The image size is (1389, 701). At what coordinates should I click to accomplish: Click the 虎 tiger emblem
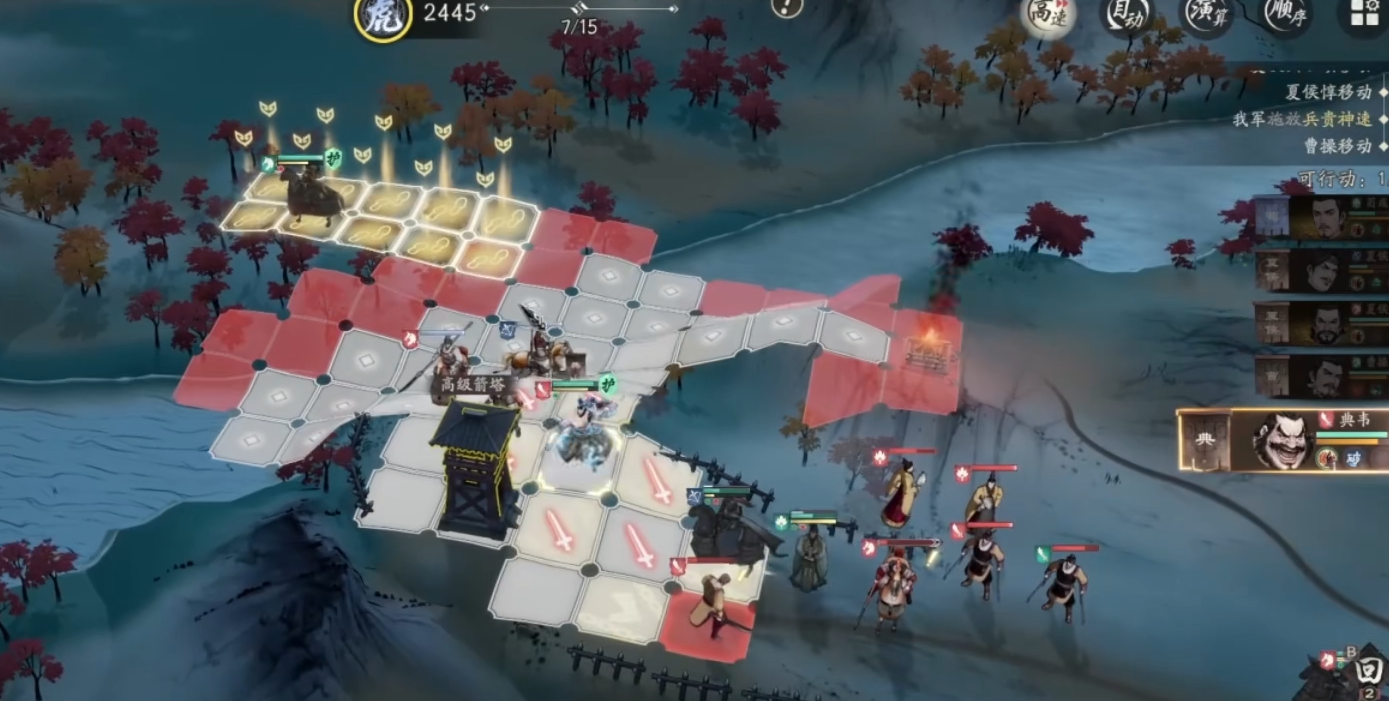pyautogui.click(x=383, y=19)
